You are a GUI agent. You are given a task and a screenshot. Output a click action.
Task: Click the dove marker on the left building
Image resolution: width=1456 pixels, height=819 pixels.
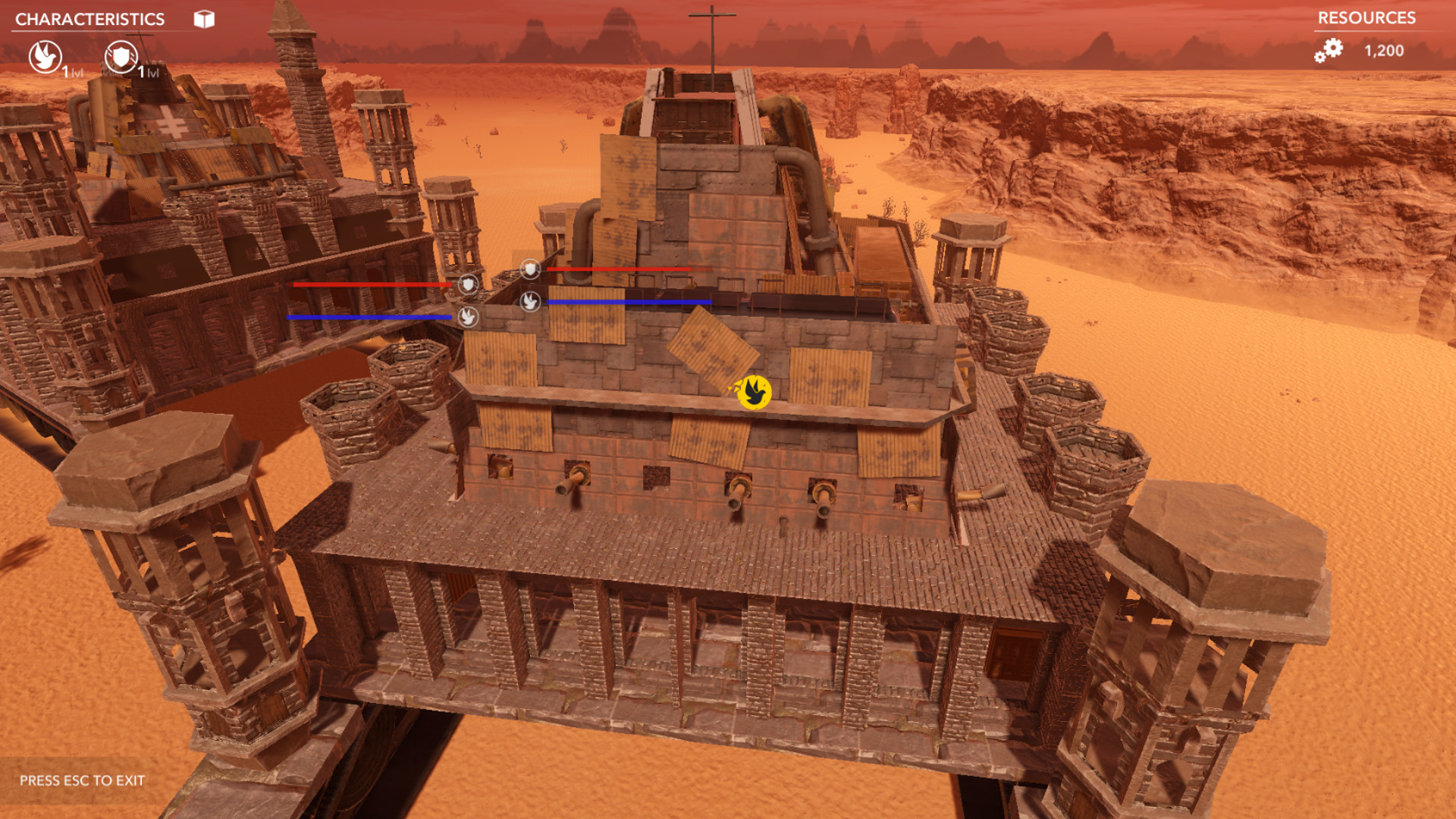tap(468, 318)
